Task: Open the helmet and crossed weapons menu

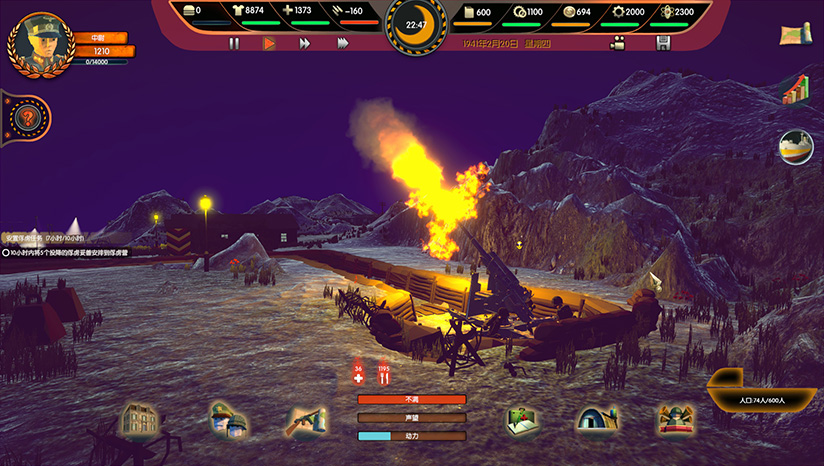Action: (x=676, y=419)
